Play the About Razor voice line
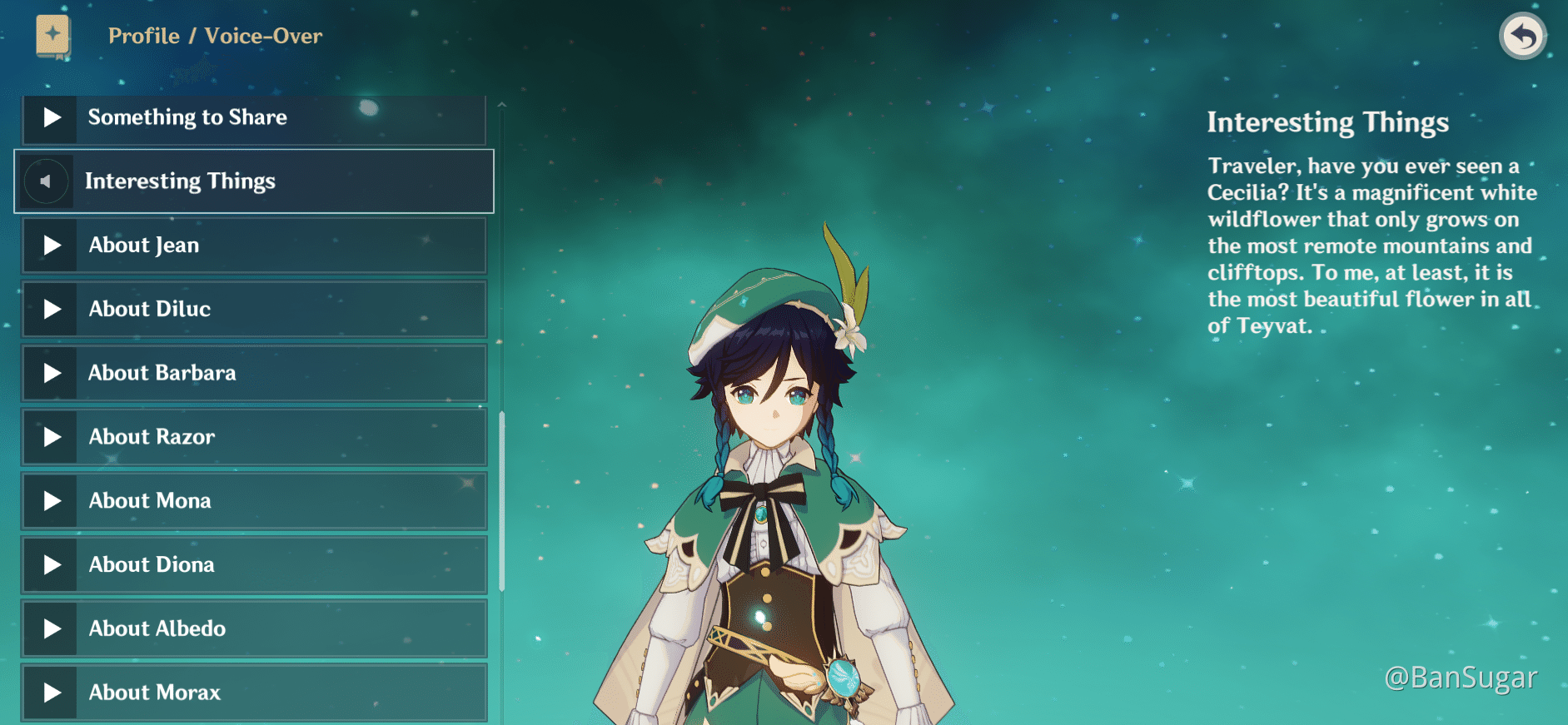1568x725 pixels. coord(52,436)
